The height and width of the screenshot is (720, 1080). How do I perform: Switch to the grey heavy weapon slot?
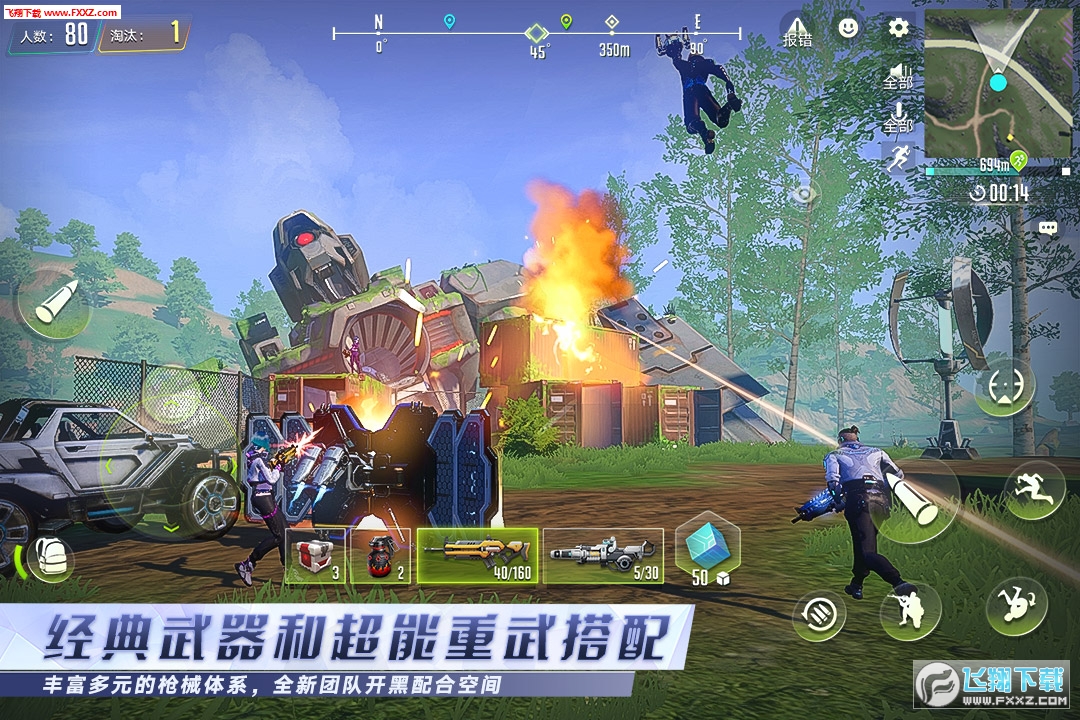pyautogui.click(x=603, y=555)
